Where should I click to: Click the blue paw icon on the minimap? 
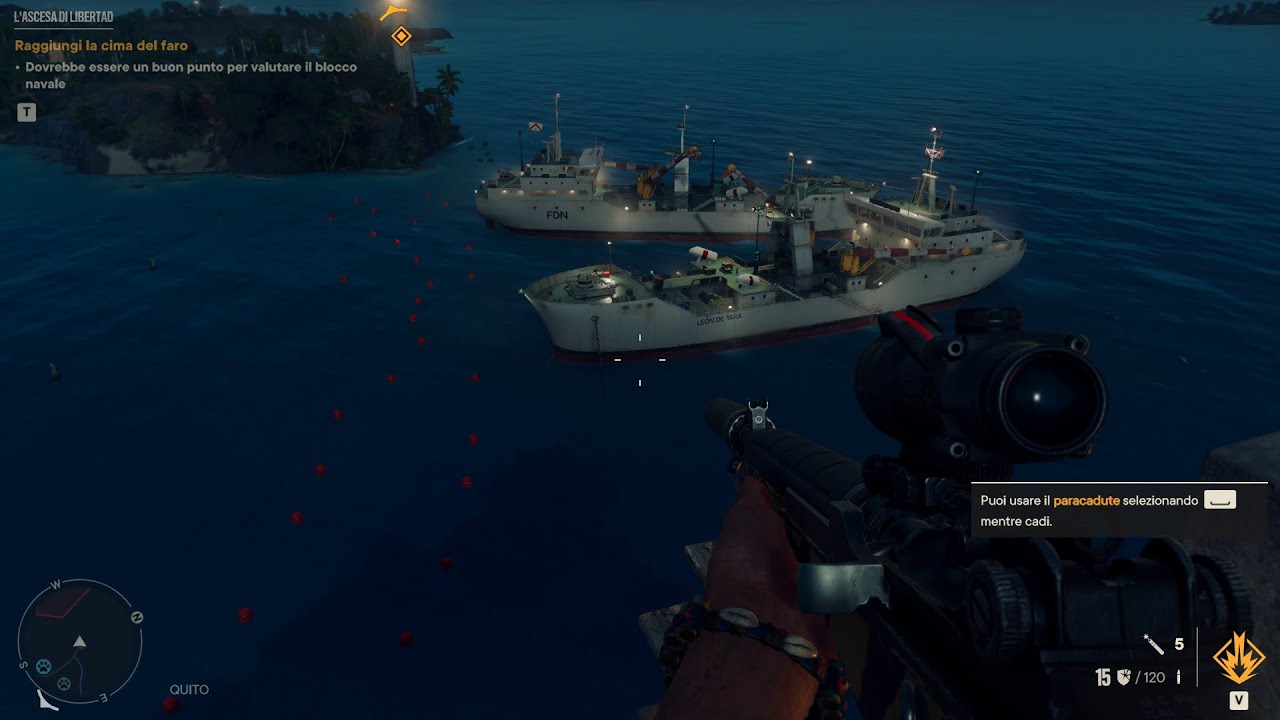(44, 666)
